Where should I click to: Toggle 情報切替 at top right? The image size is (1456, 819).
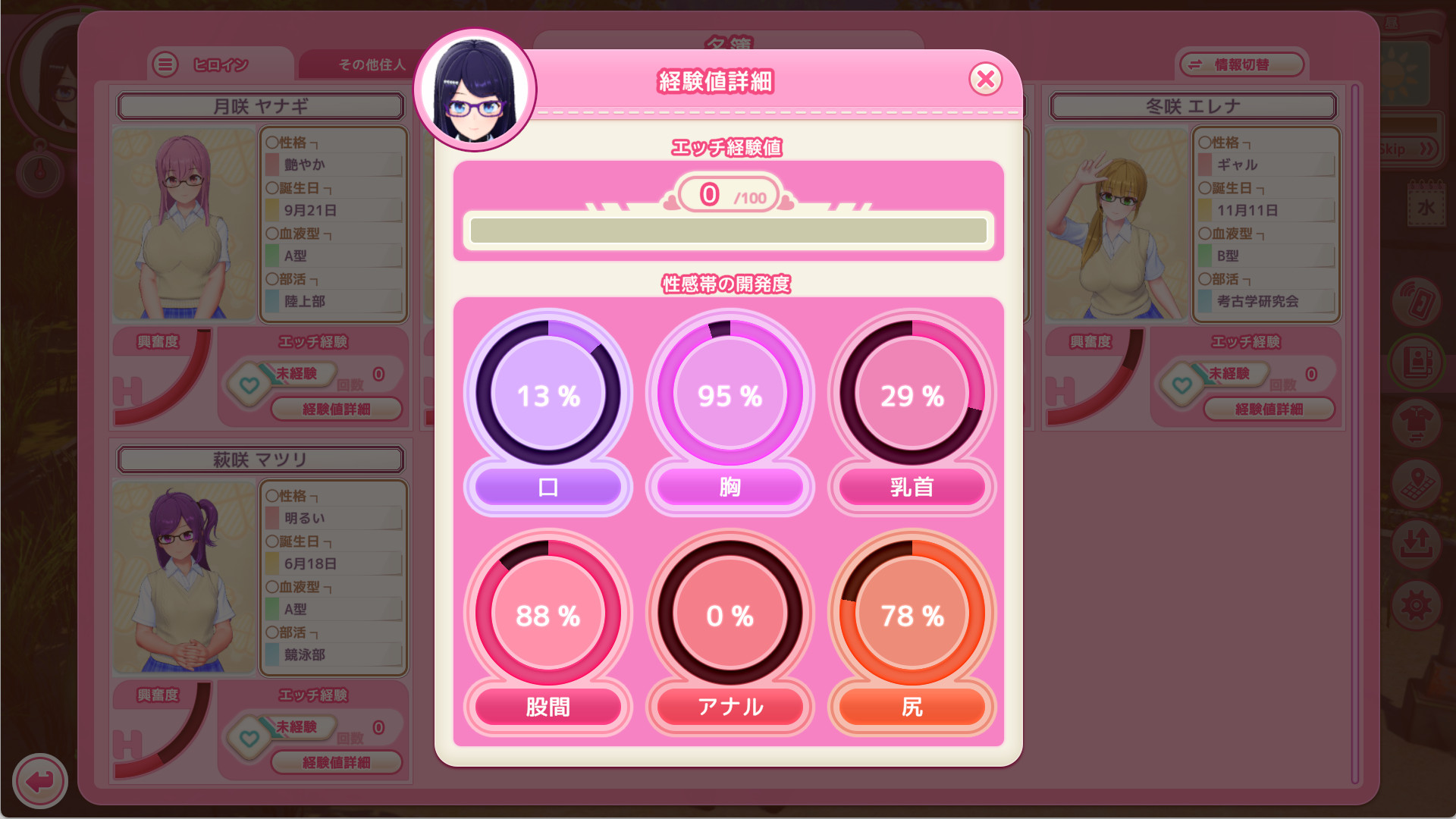[1241, 64]
